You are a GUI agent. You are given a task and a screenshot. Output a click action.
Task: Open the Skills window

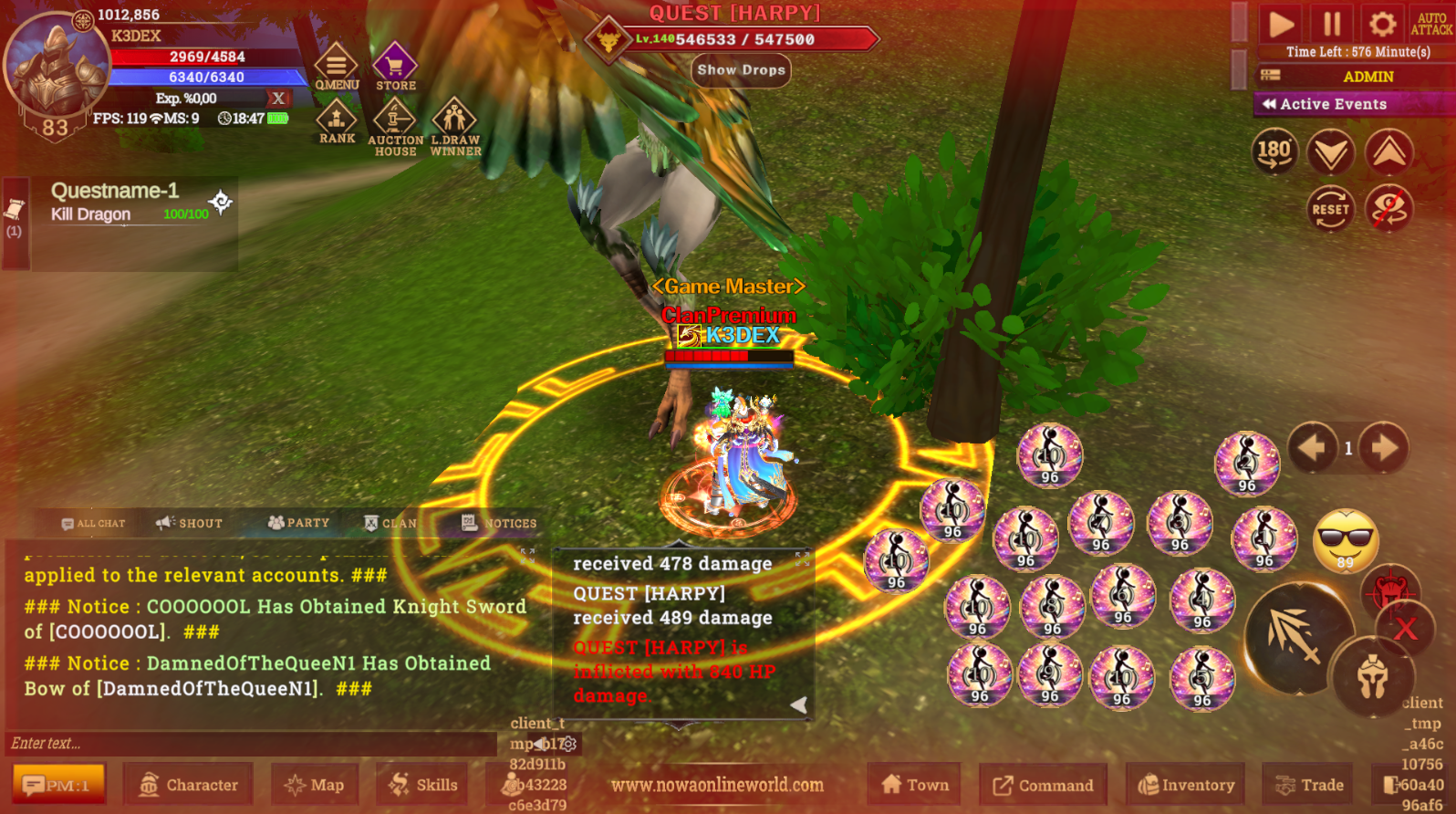pos(421,784)
